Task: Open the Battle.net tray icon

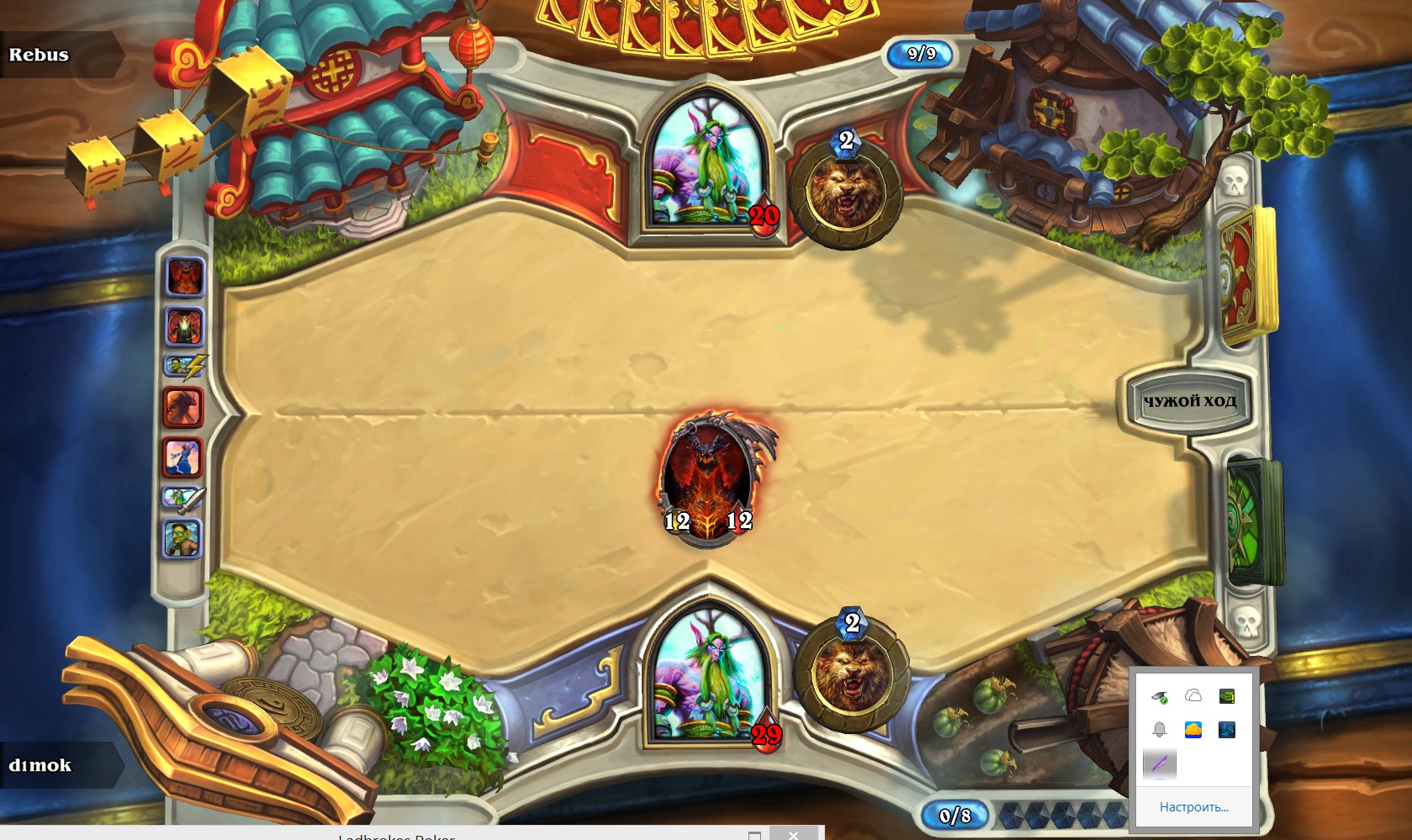Action: (1227, 730)
